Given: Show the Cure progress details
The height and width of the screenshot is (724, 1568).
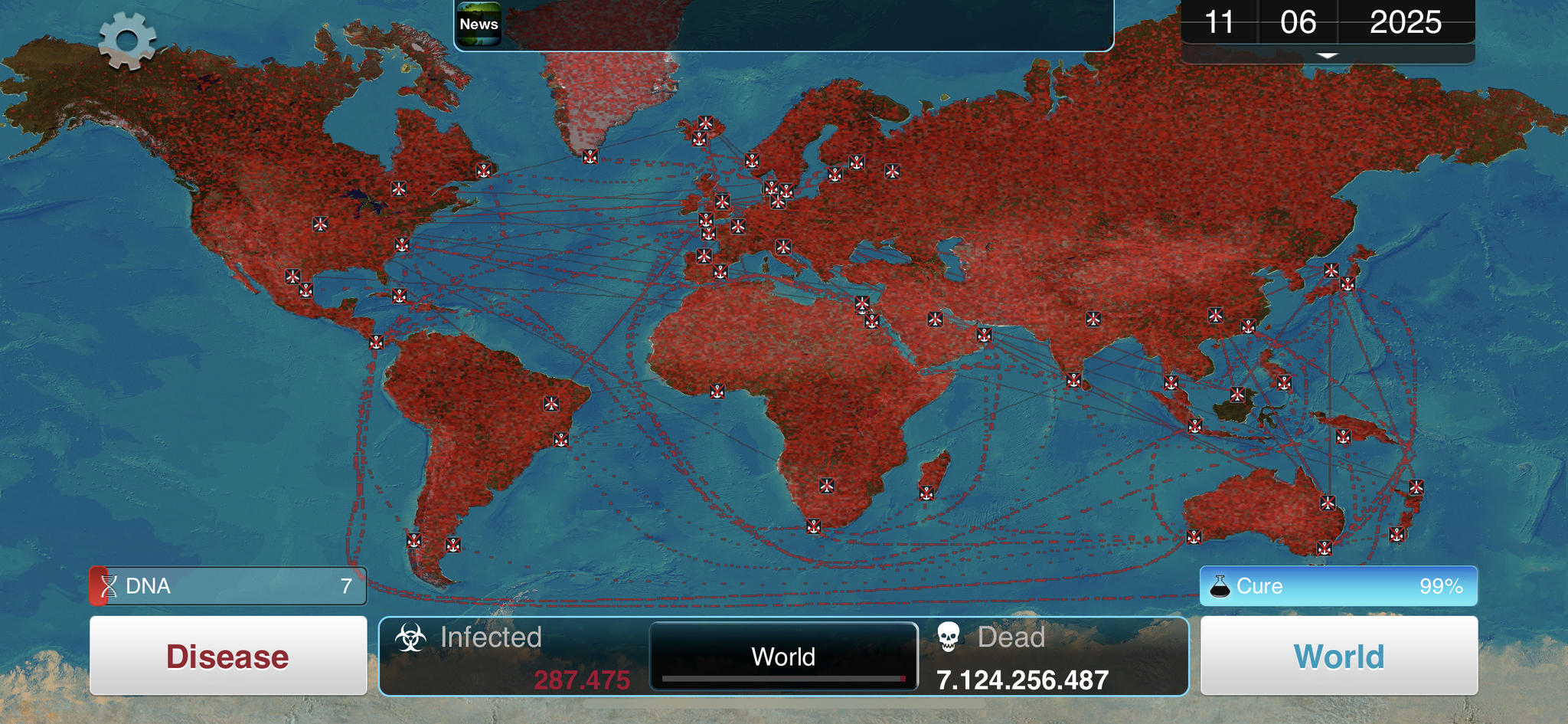Looking at the screenshot, I should pyautogui.click(x=1338, y=586).
